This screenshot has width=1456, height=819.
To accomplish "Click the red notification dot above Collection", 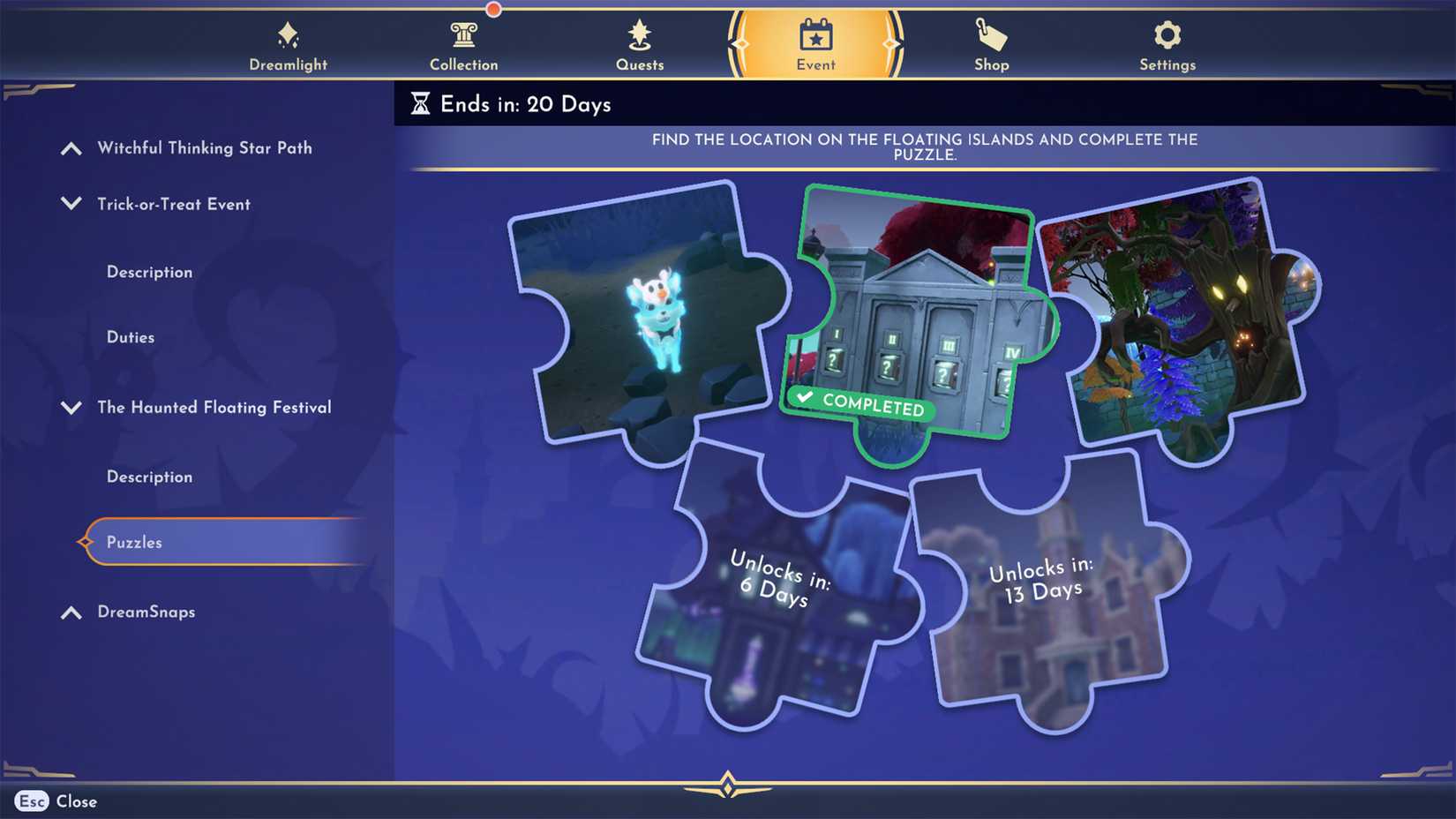I will tap(493, 9).
